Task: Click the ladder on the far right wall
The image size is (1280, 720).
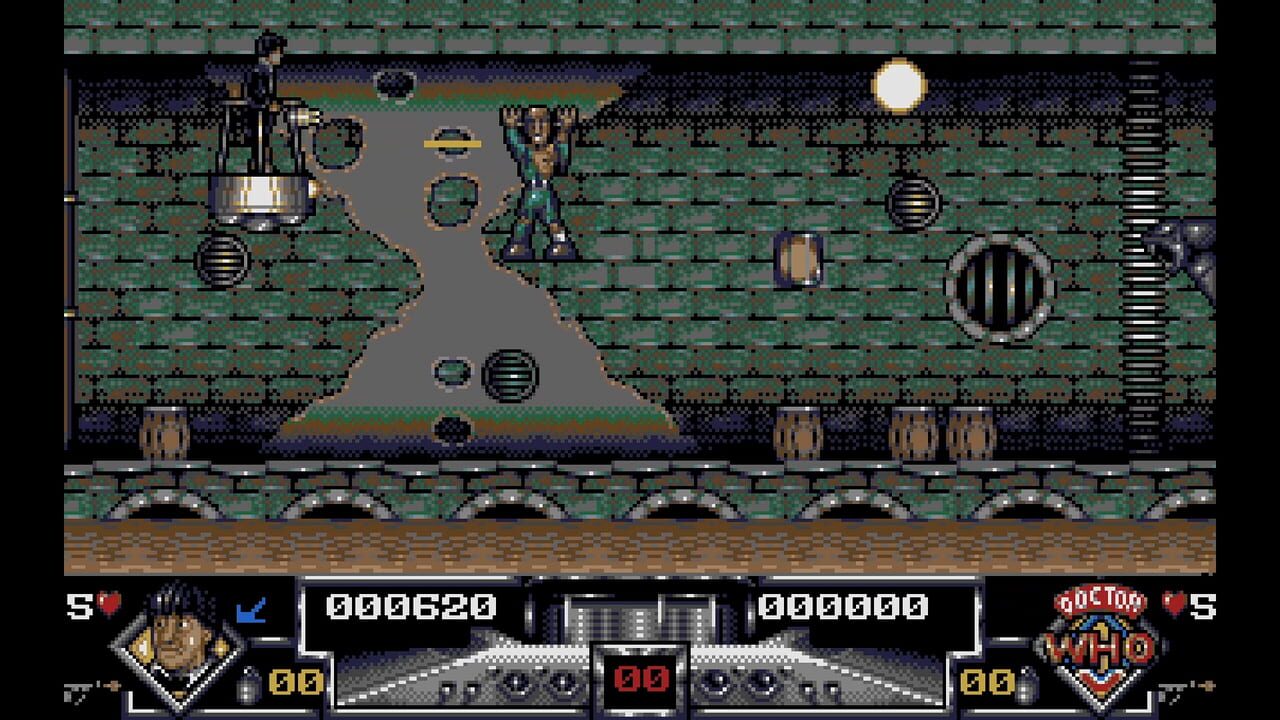Action: click(1140, 250)
